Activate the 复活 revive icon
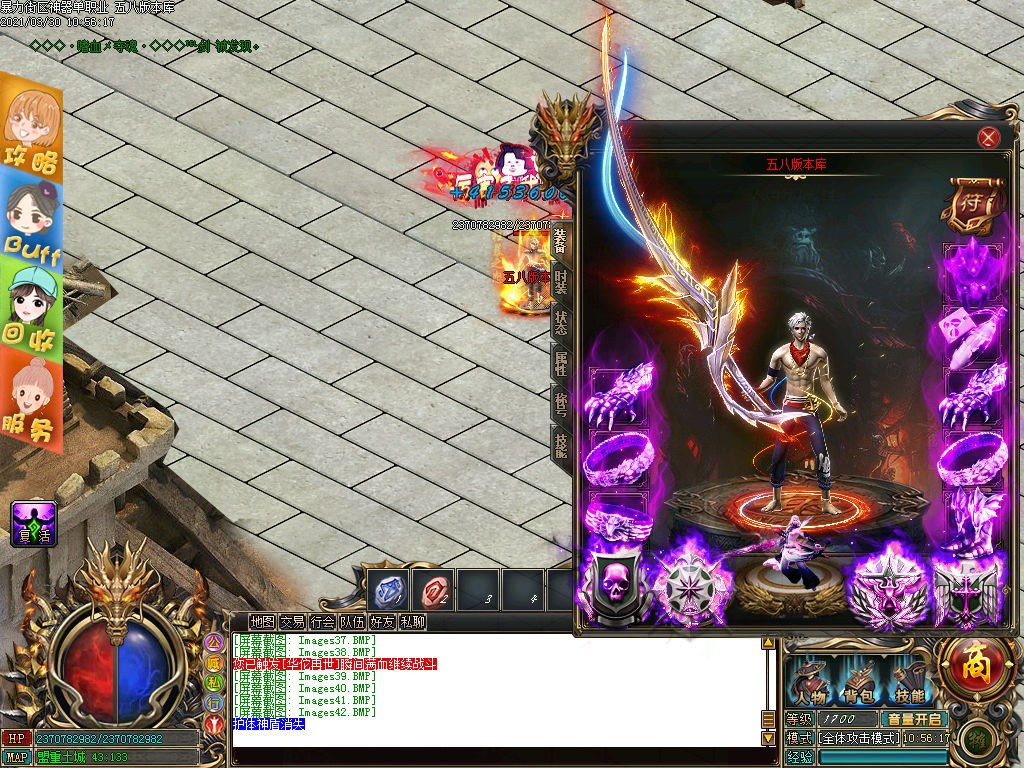 33,523
